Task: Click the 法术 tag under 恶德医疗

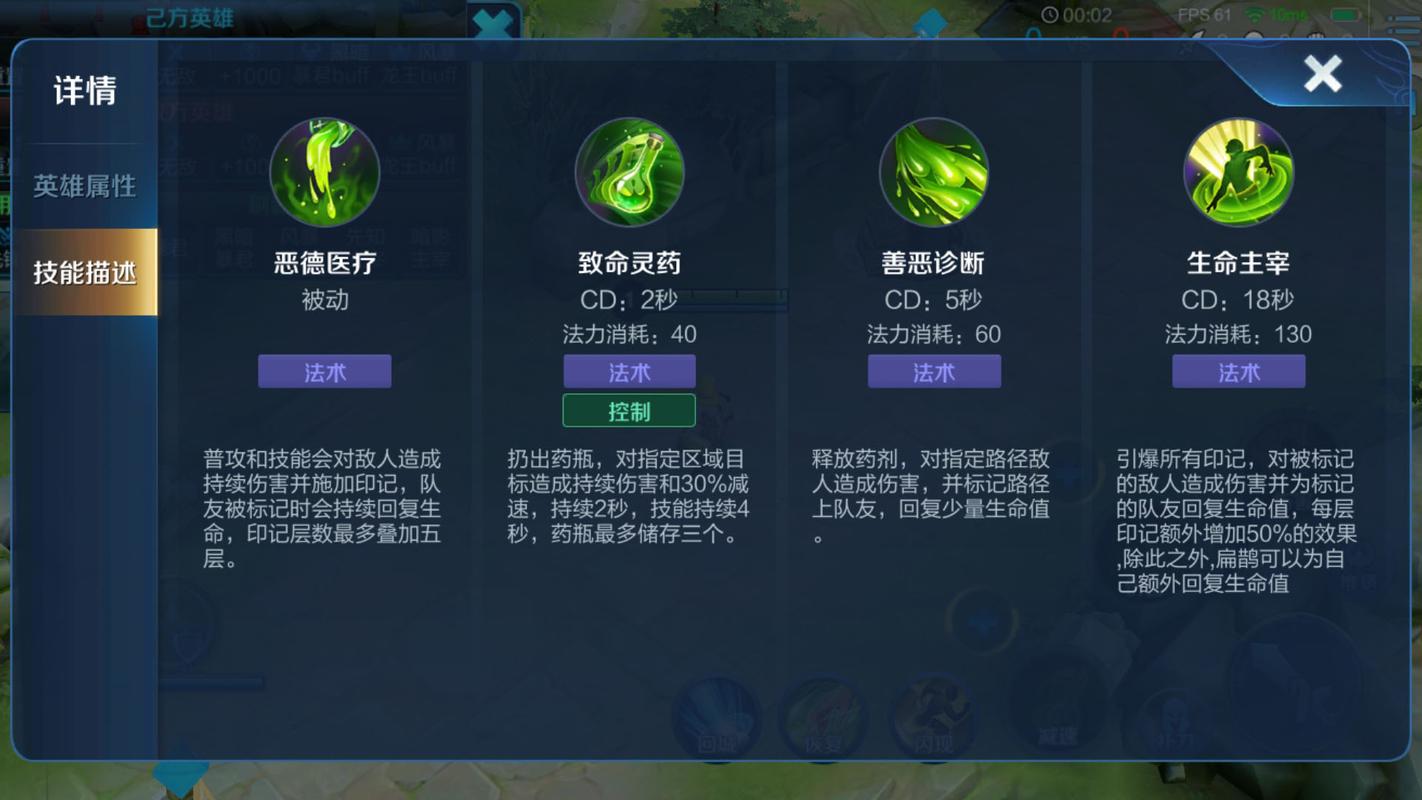Action: click(x=324, y=371)
